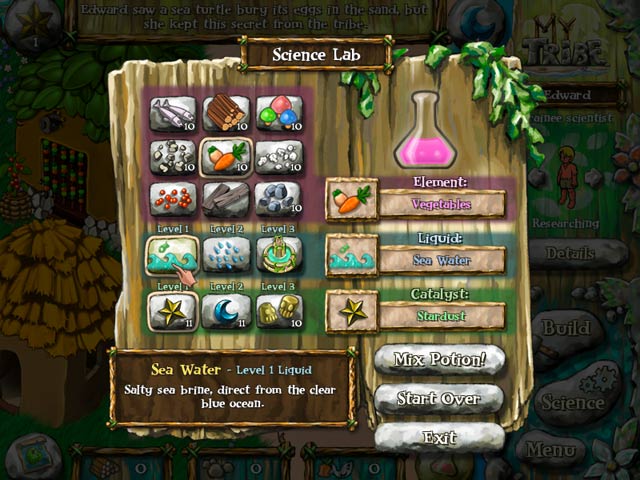Image resolution: width=640 pixels, height=480 pixels.
Task: Select the golden skulls catalyst
Action: click(x=279, y=312)
